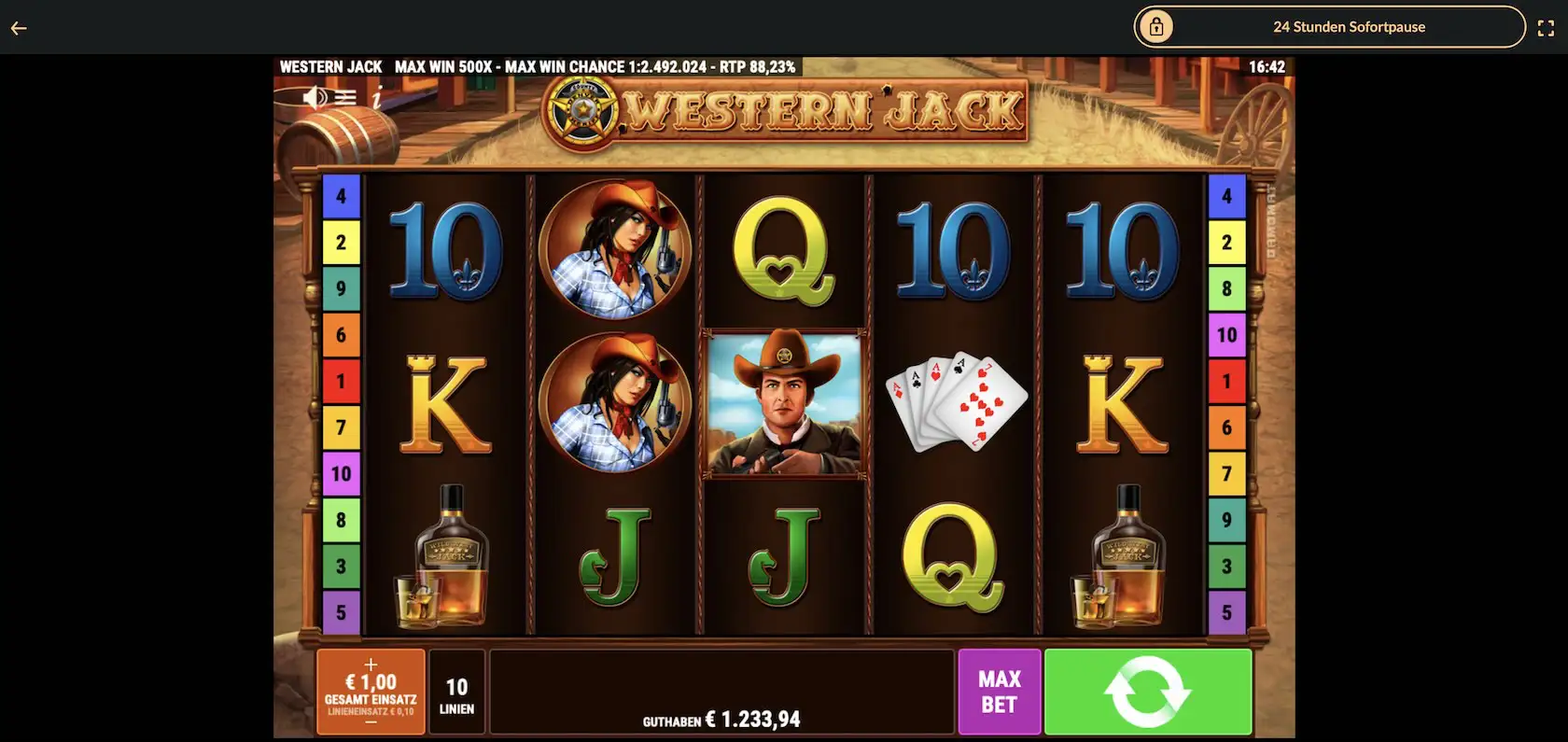Click the Guthaben balance of €1.233,94
The width and height of the screenshot is (1568, 742).
(x=721, y=720)
